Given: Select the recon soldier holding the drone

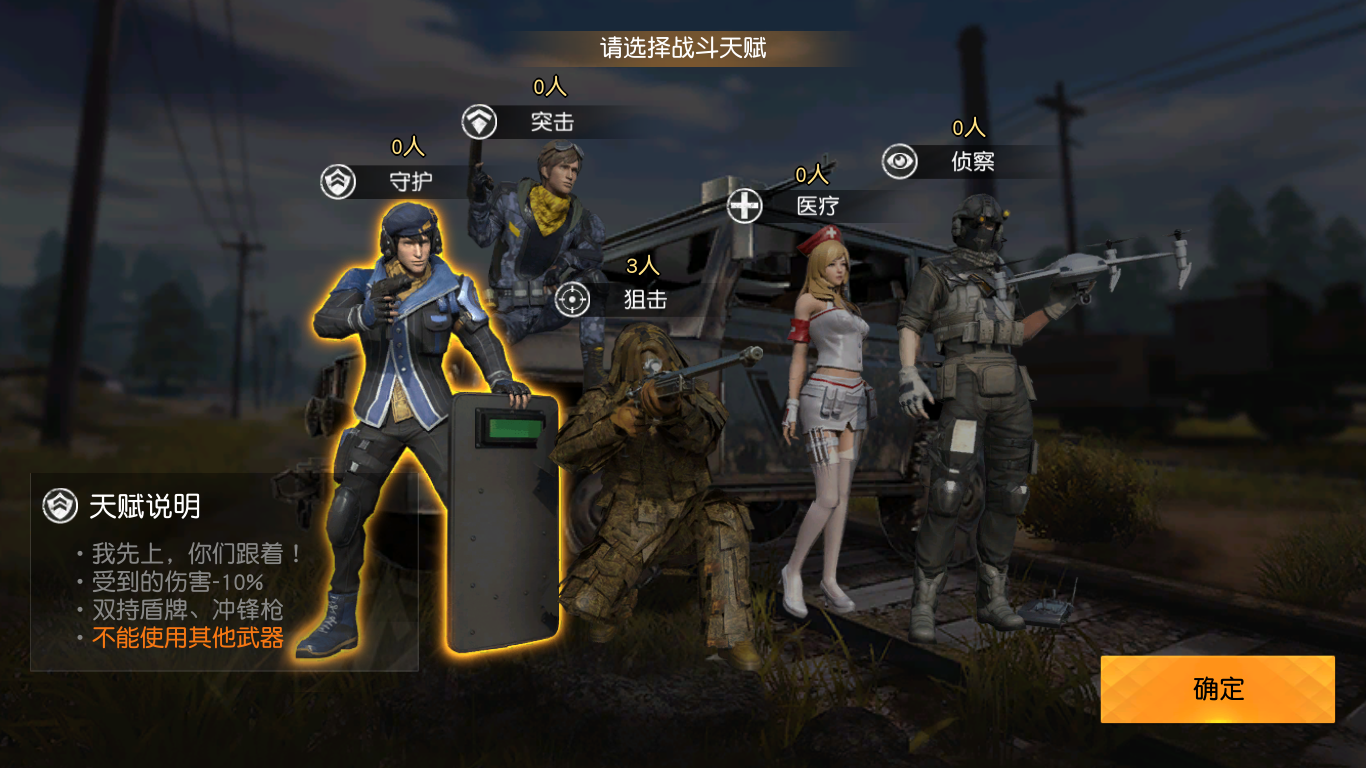Looking at the screenshot, I should click(965, 400).
